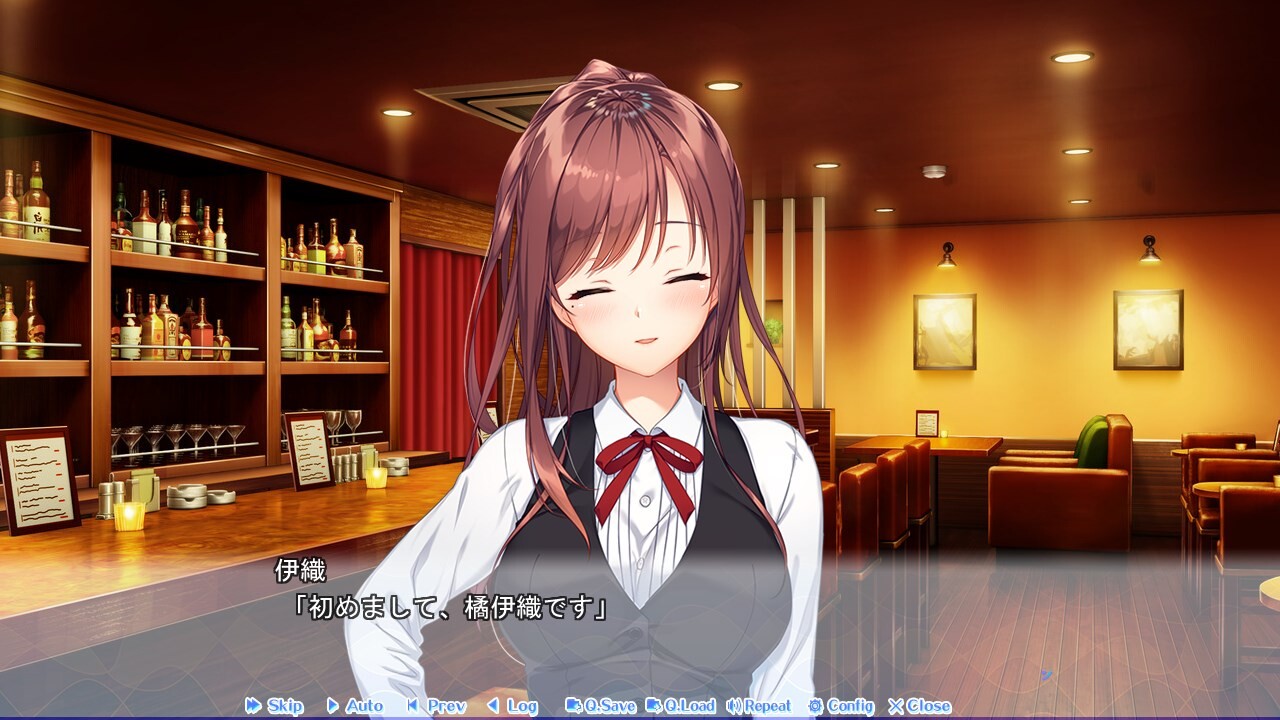Click the Q.Load disk icon
Screen dimensions: 1280x720
(656, 706)
